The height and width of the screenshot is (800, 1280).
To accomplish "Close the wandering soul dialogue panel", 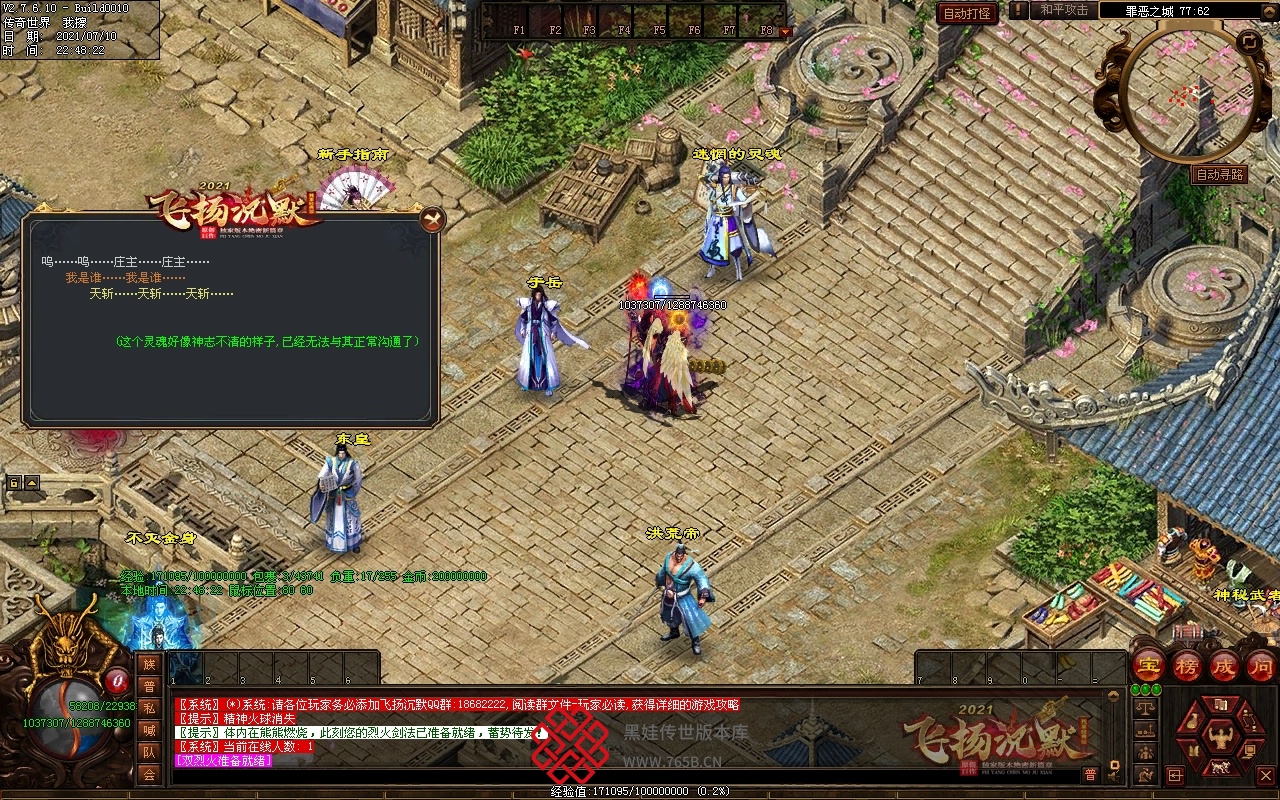I will pyautogui.click(x=431, y=219).
